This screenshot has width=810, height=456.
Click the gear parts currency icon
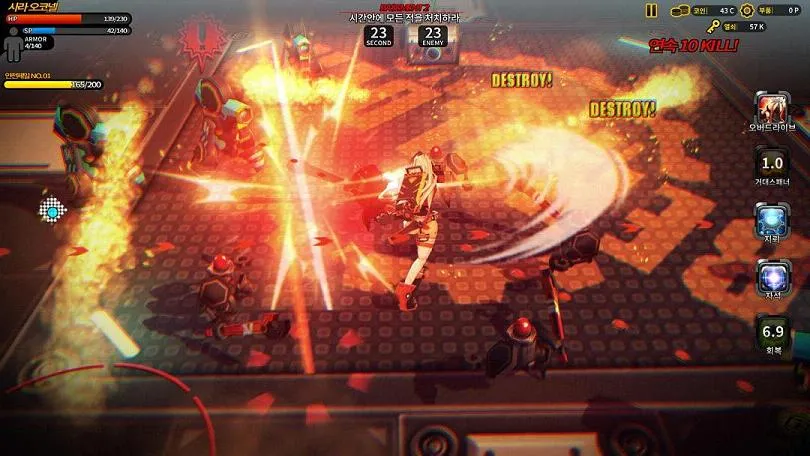click(746, 11)
